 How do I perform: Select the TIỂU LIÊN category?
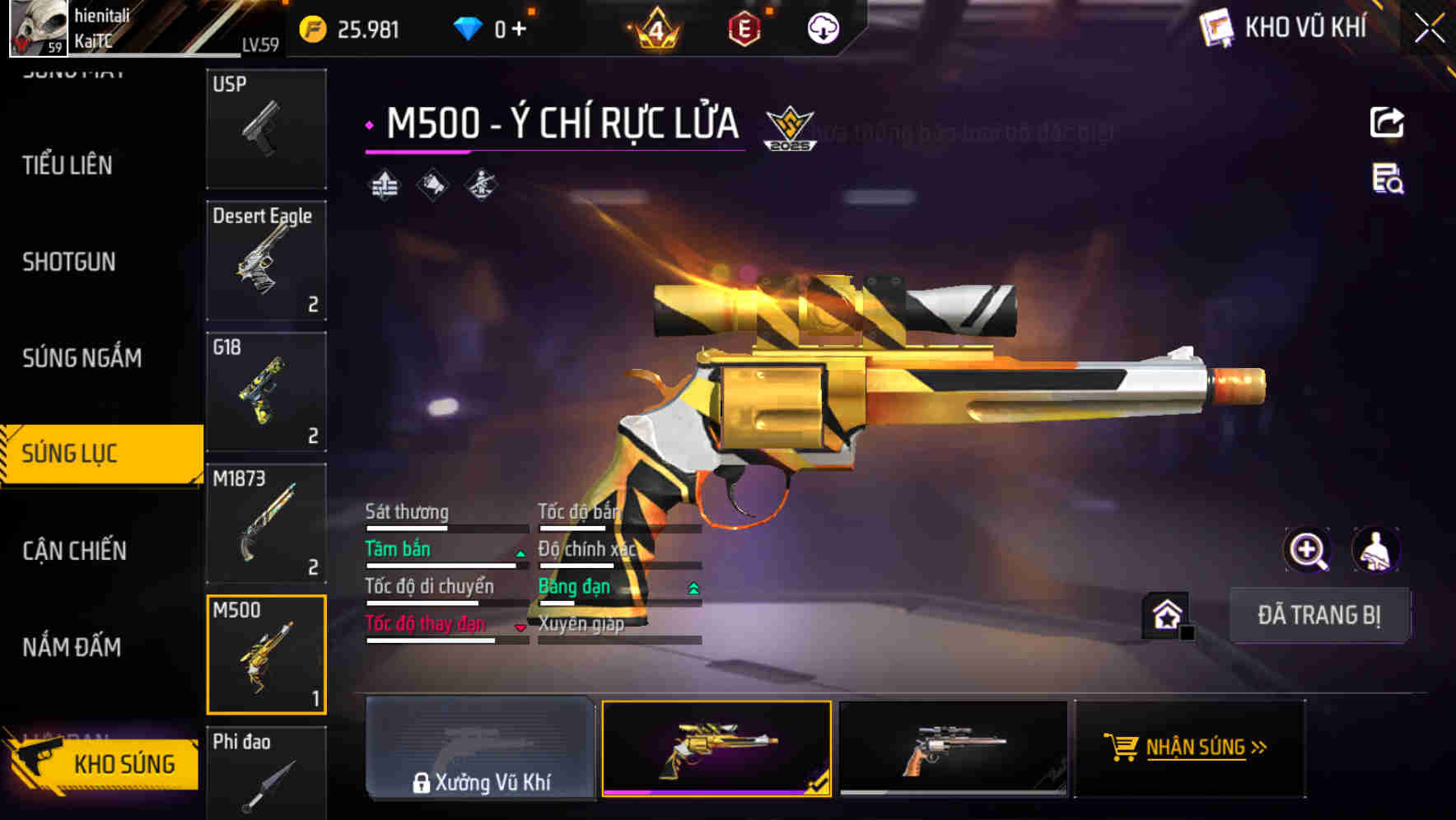[x=68, y=165]
